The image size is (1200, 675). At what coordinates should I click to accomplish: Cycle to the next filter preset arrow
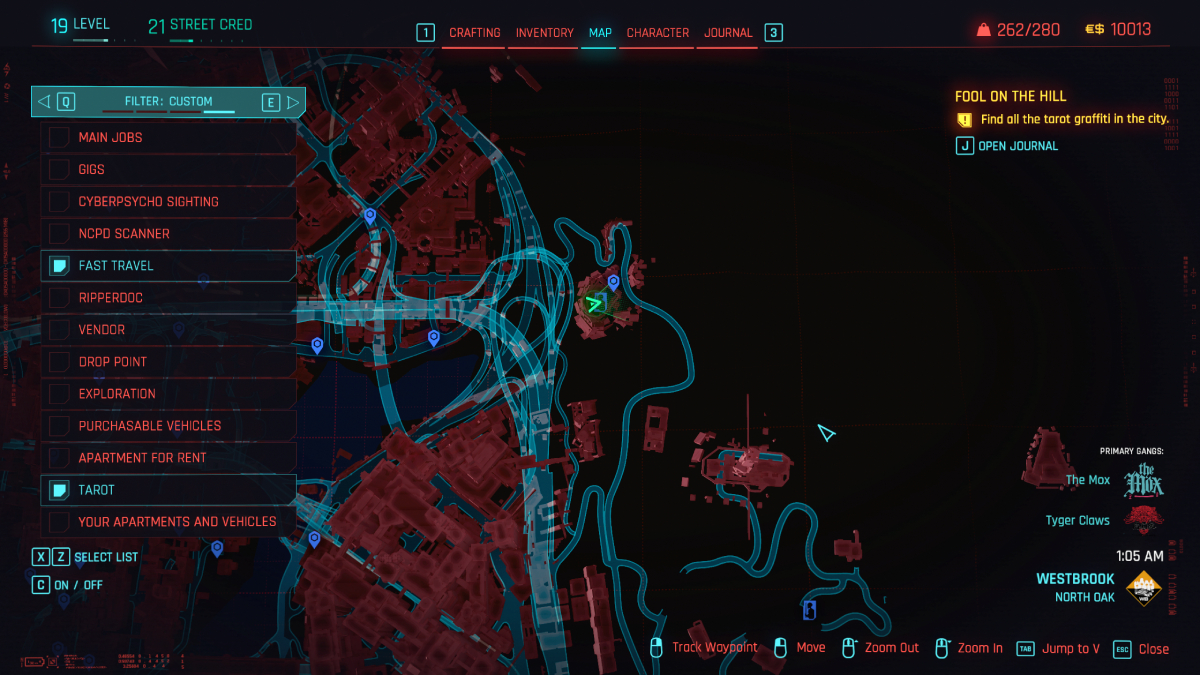tap(293, 101)
